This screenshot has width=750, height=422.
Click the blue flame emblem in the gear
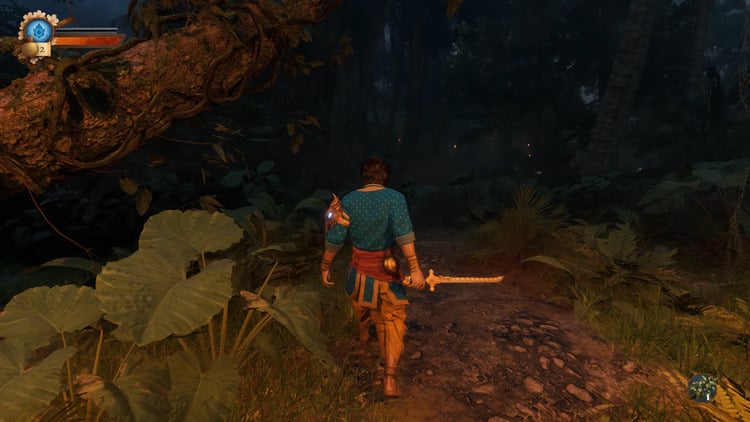[x=37, y=30]
